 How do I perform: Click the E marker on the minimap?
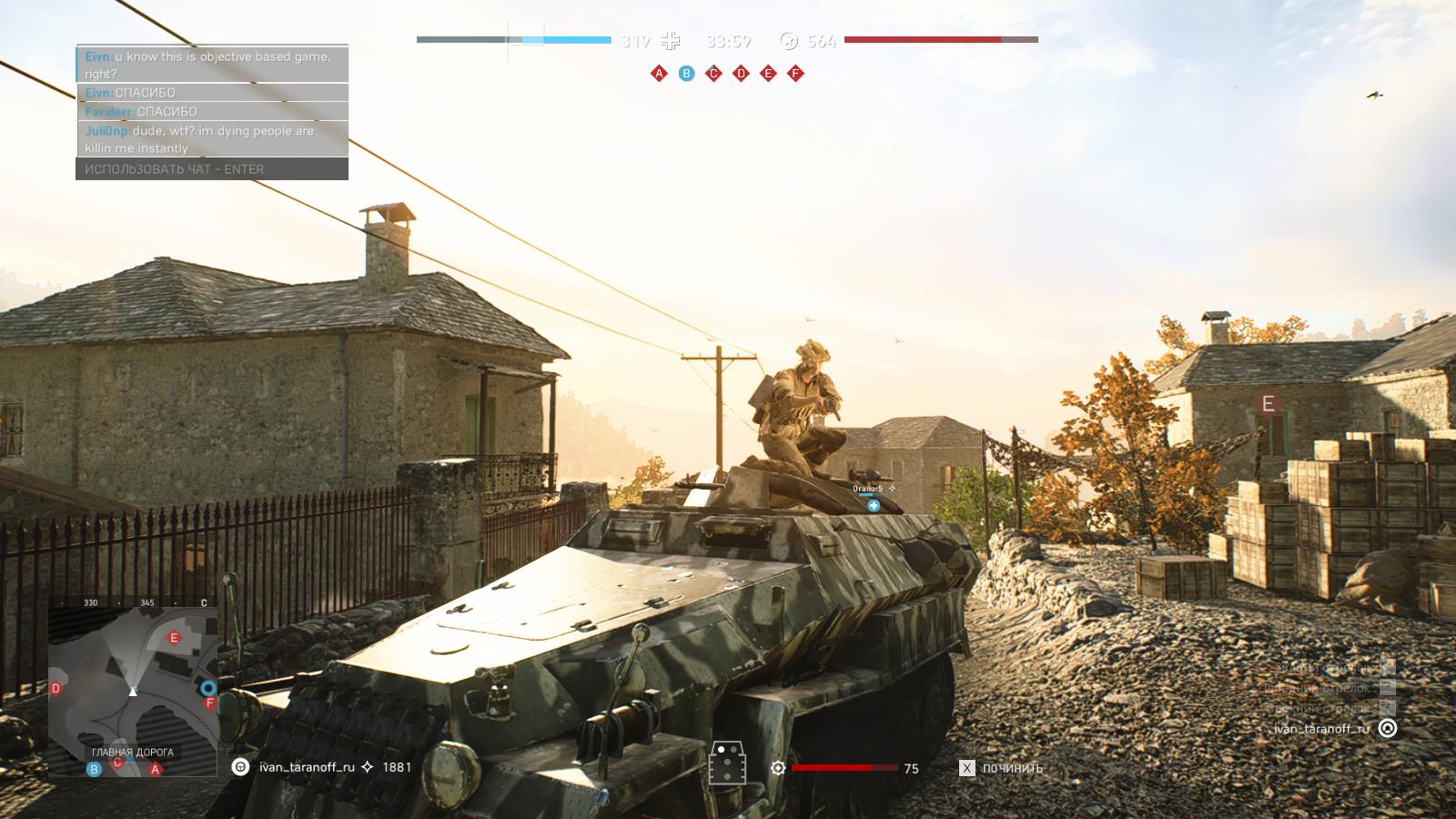(175, 638)
